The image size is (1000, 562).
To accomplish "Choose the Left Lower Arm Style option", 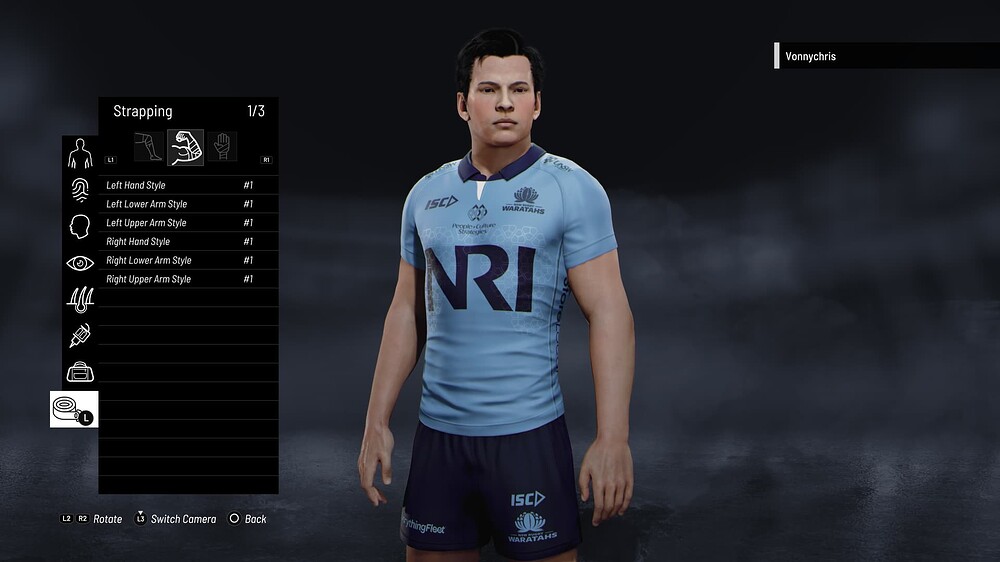I will 180,204.
